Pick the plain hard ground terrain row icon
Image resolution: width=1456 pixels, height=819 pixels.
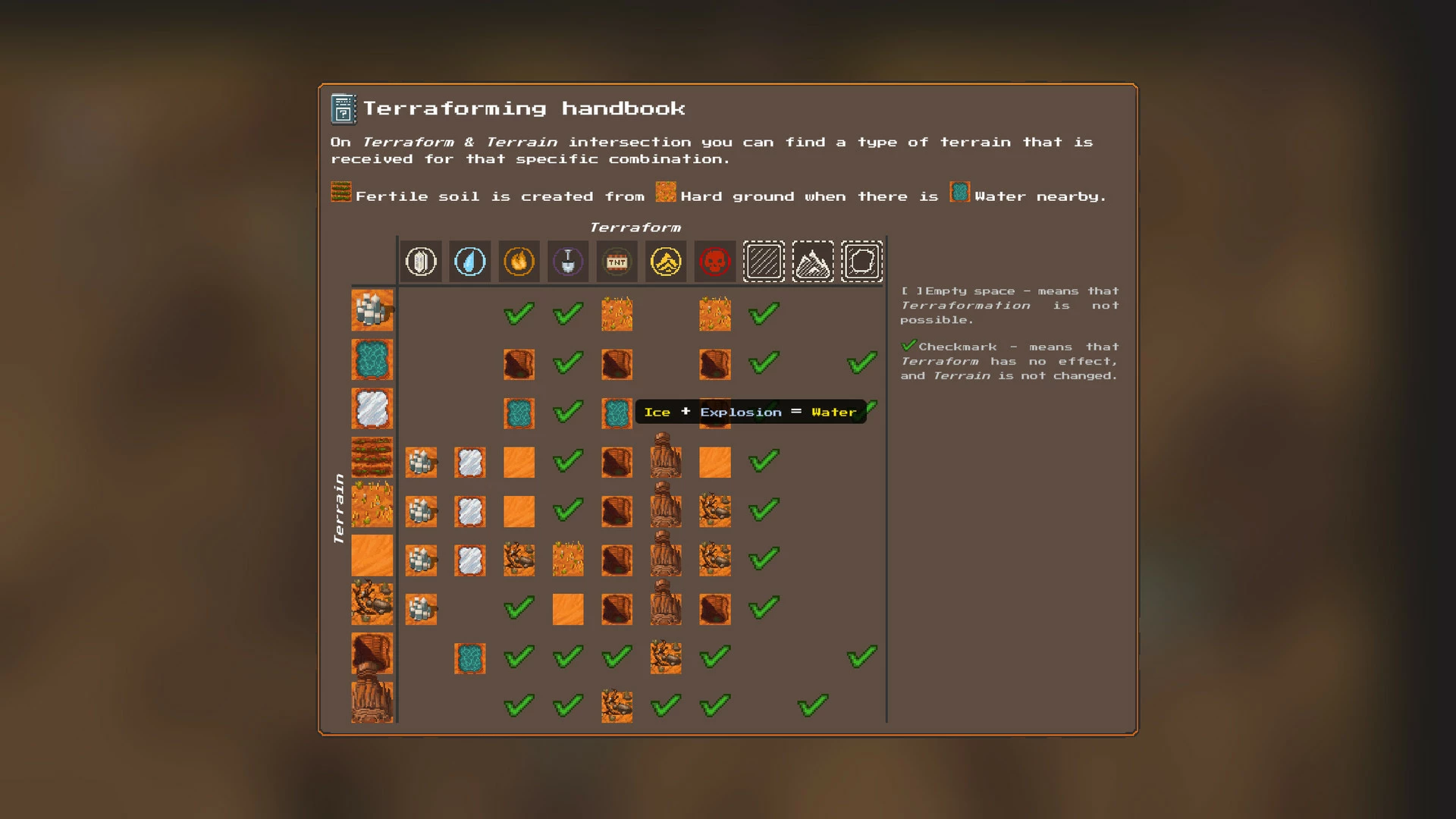coord(372,555)
